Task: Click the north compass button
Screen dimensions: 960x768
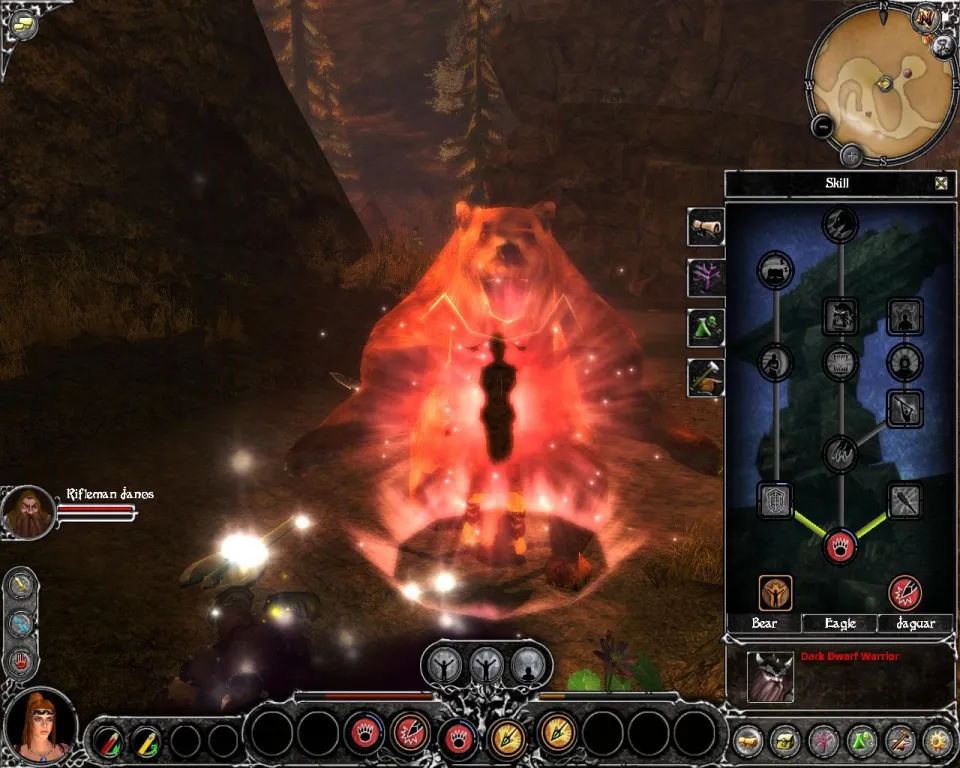Action: (925, 18)
